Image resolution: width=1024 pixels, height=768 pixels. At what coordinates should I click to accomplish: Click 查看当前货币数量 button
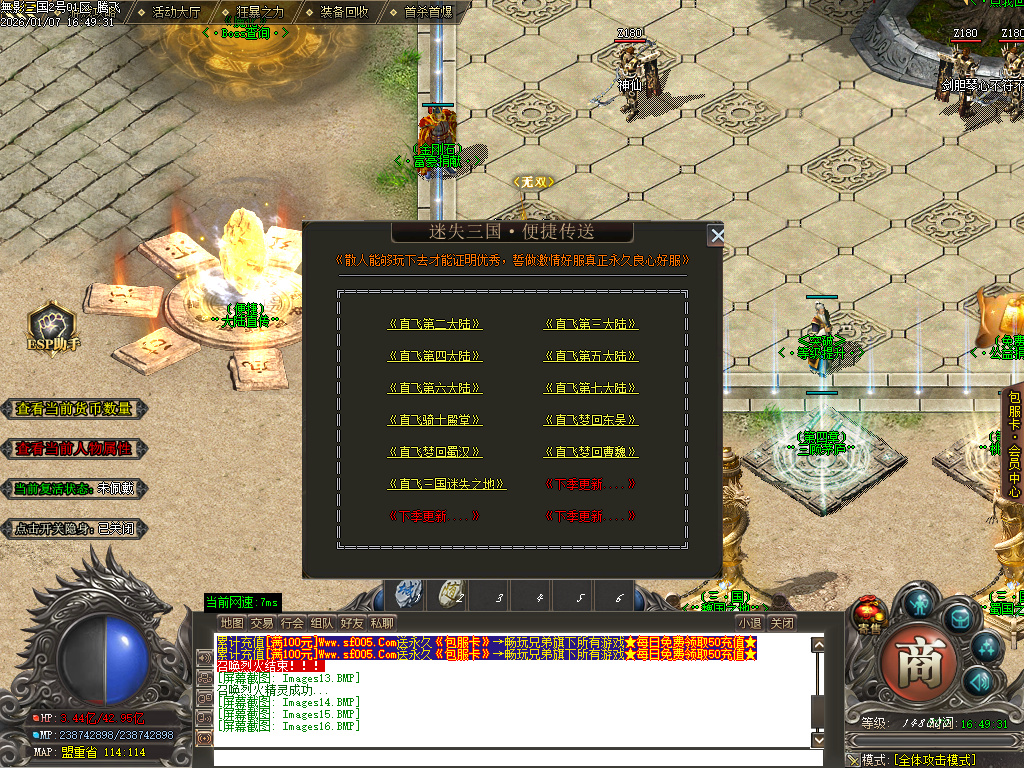pyautogui.click(x=74, y=409)
